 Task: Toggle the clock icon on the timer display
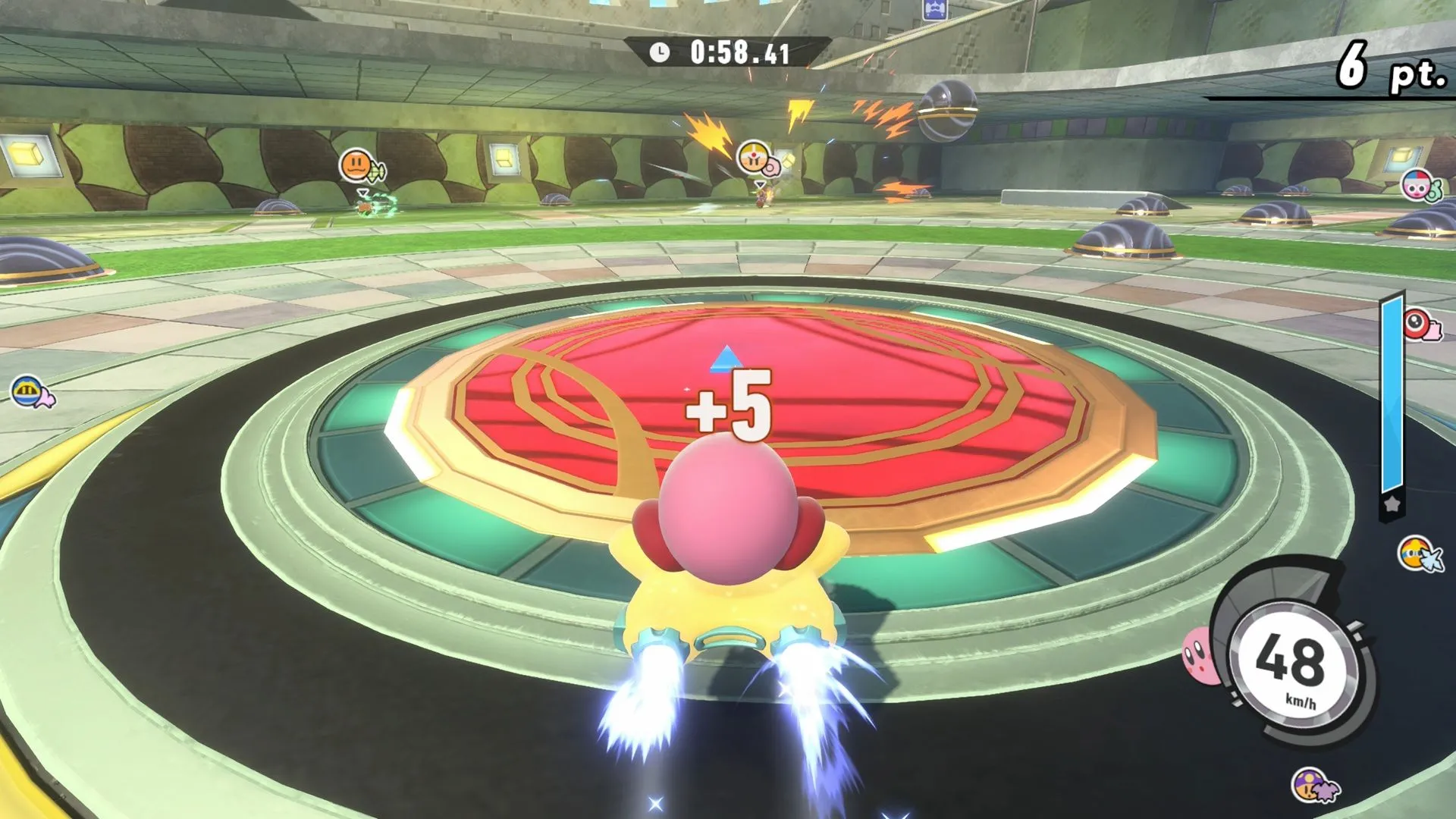(x=658, y=52)
